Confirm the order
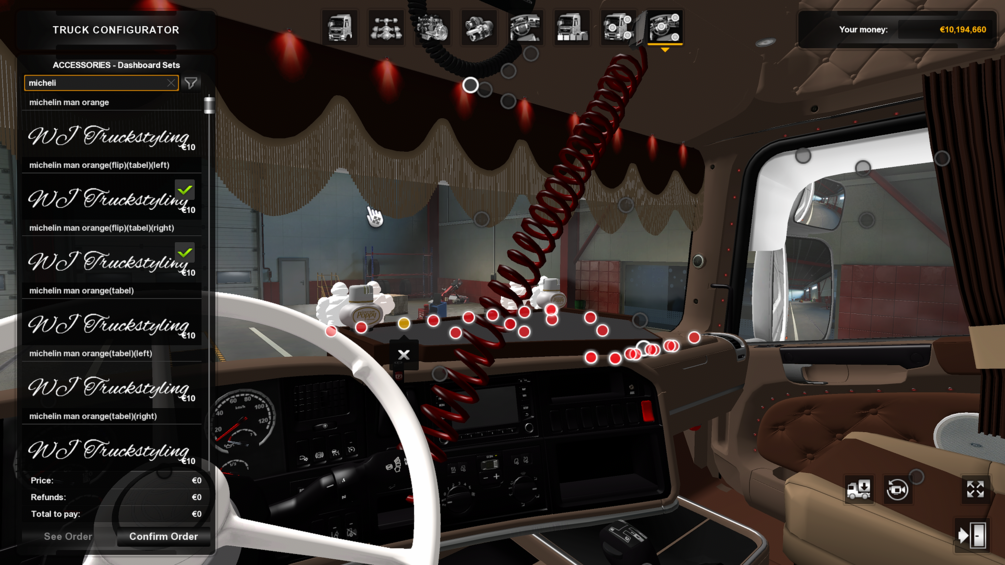Image resolution: width=1005 pixels, height=565 pixels. (163, 537)
